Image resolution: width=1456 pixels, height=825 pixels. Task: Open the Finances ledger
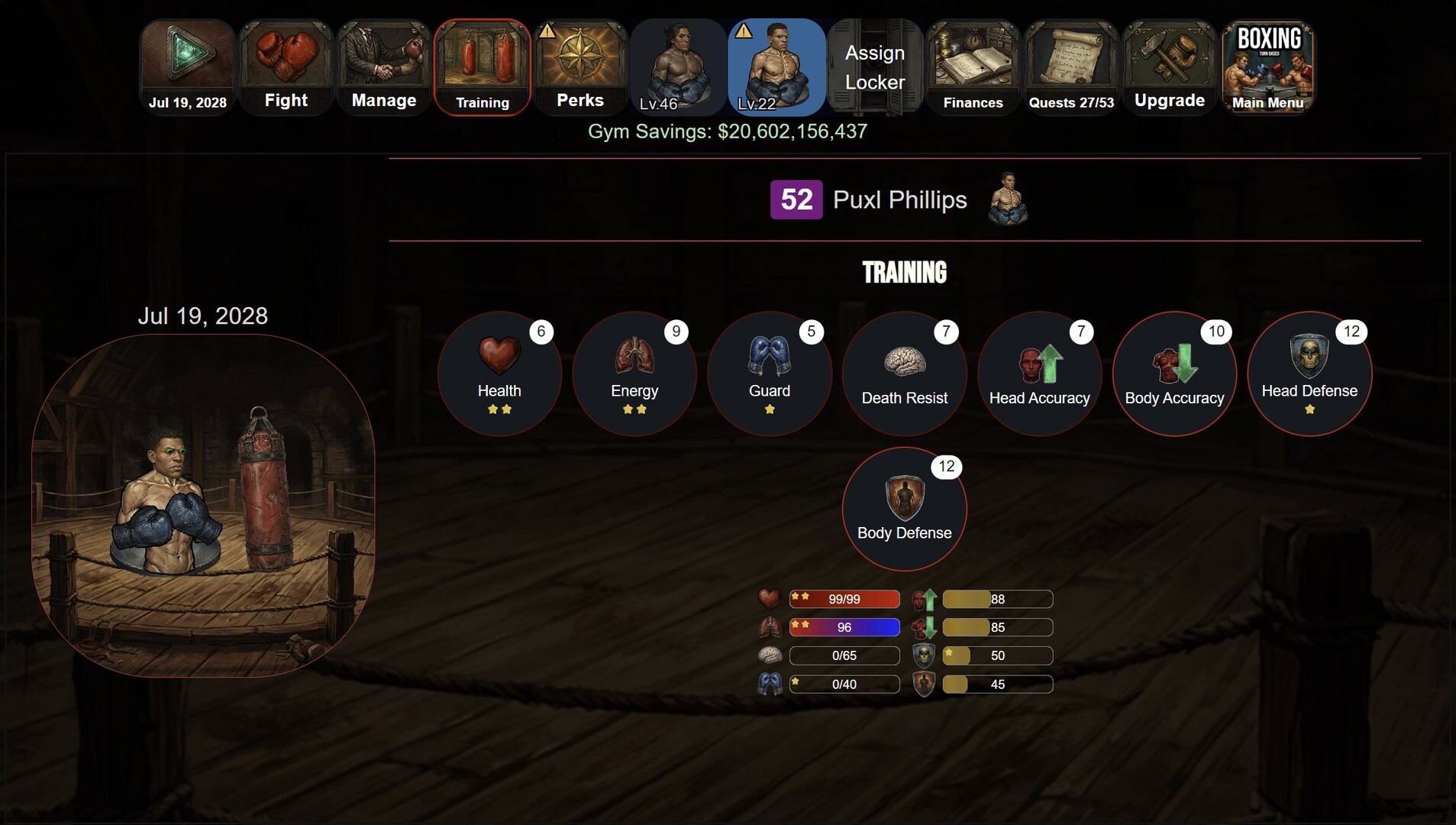(973, 67)
